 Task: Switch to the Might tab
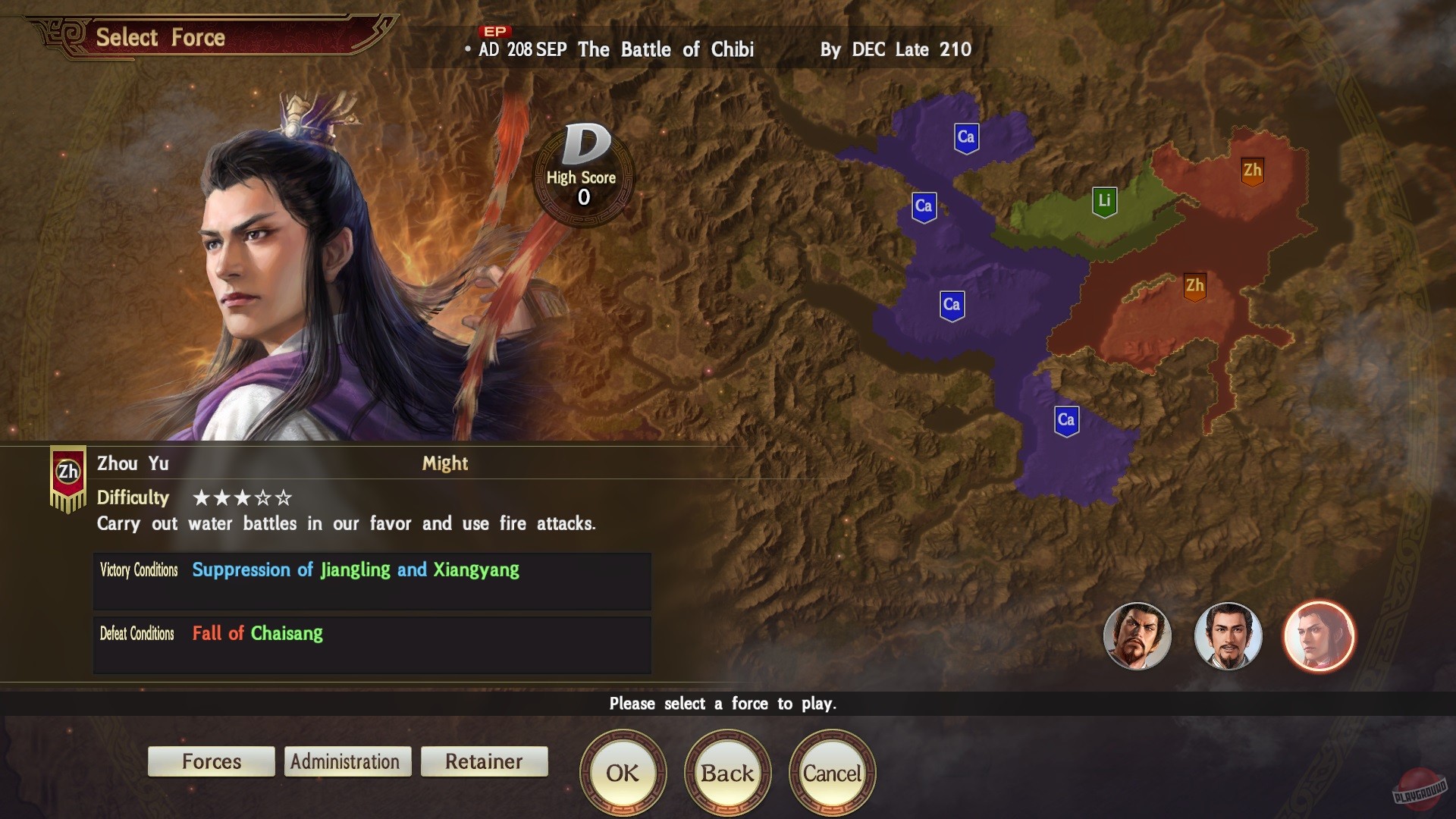pos(445,463)
